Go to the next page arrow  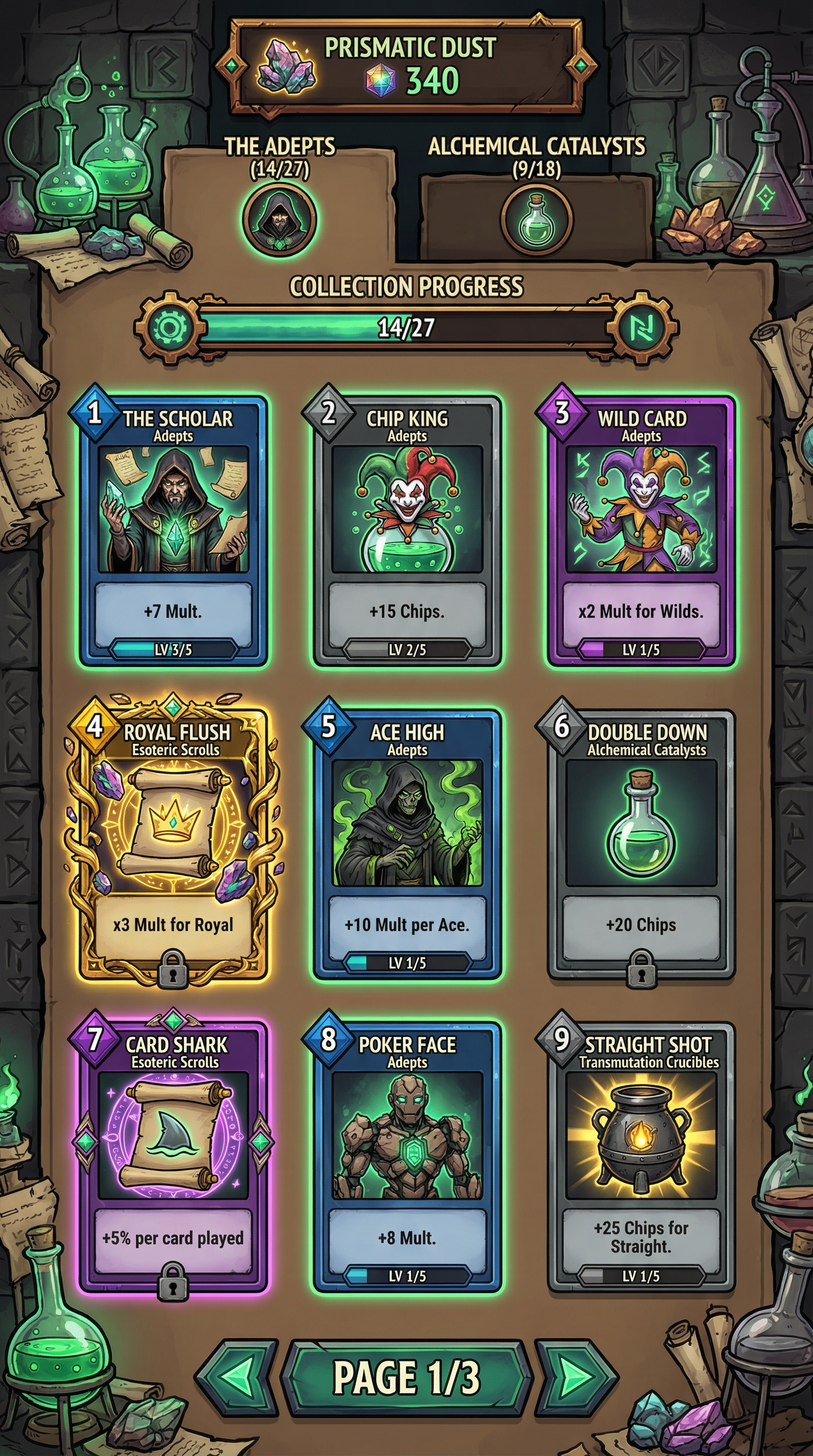click(x=577, y=1377)
